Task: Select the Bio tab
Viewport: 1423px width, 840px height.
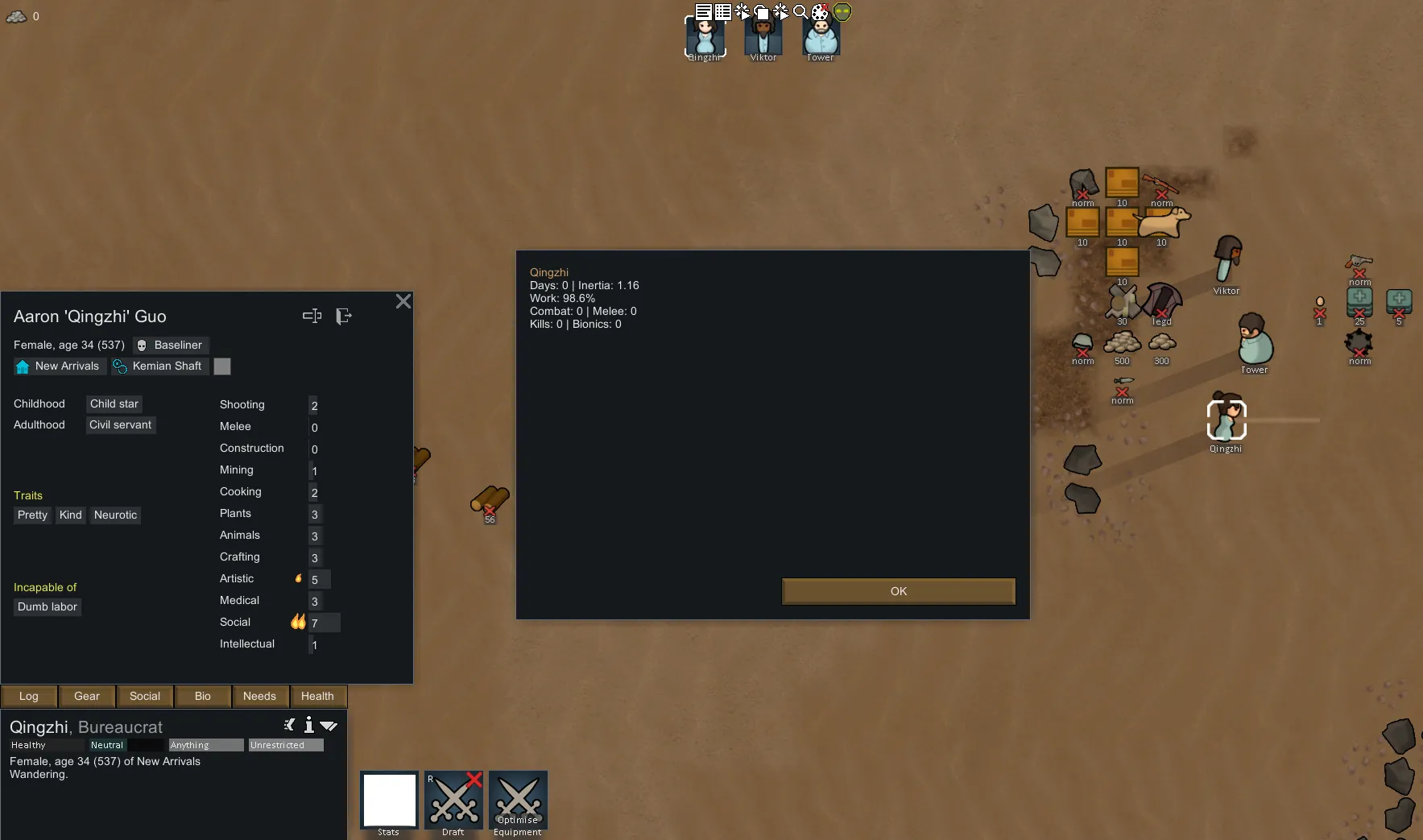Action: tap(203, 696)
